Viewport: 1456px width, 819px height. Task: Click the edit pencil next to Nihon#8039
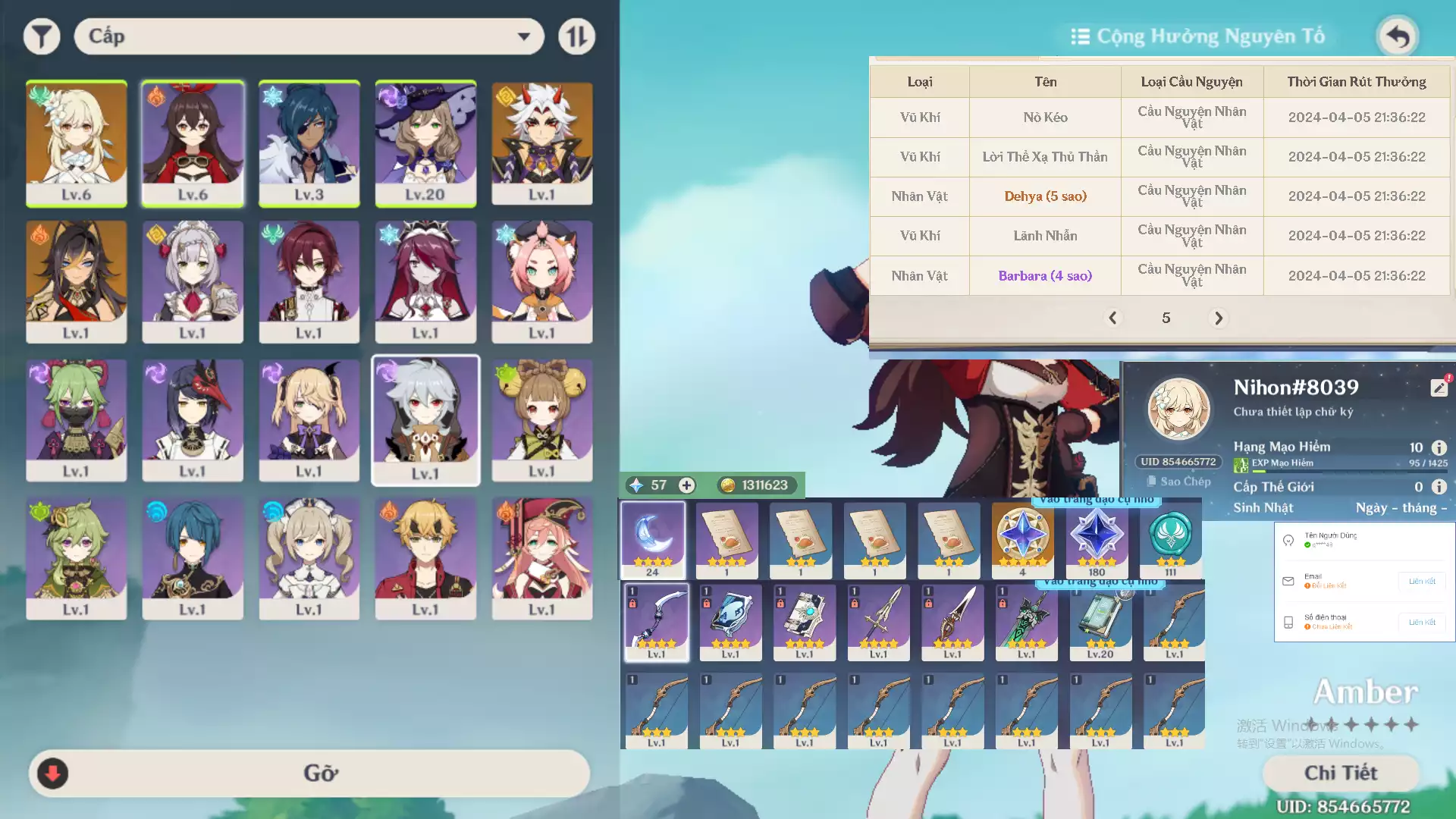[1439, 387]
